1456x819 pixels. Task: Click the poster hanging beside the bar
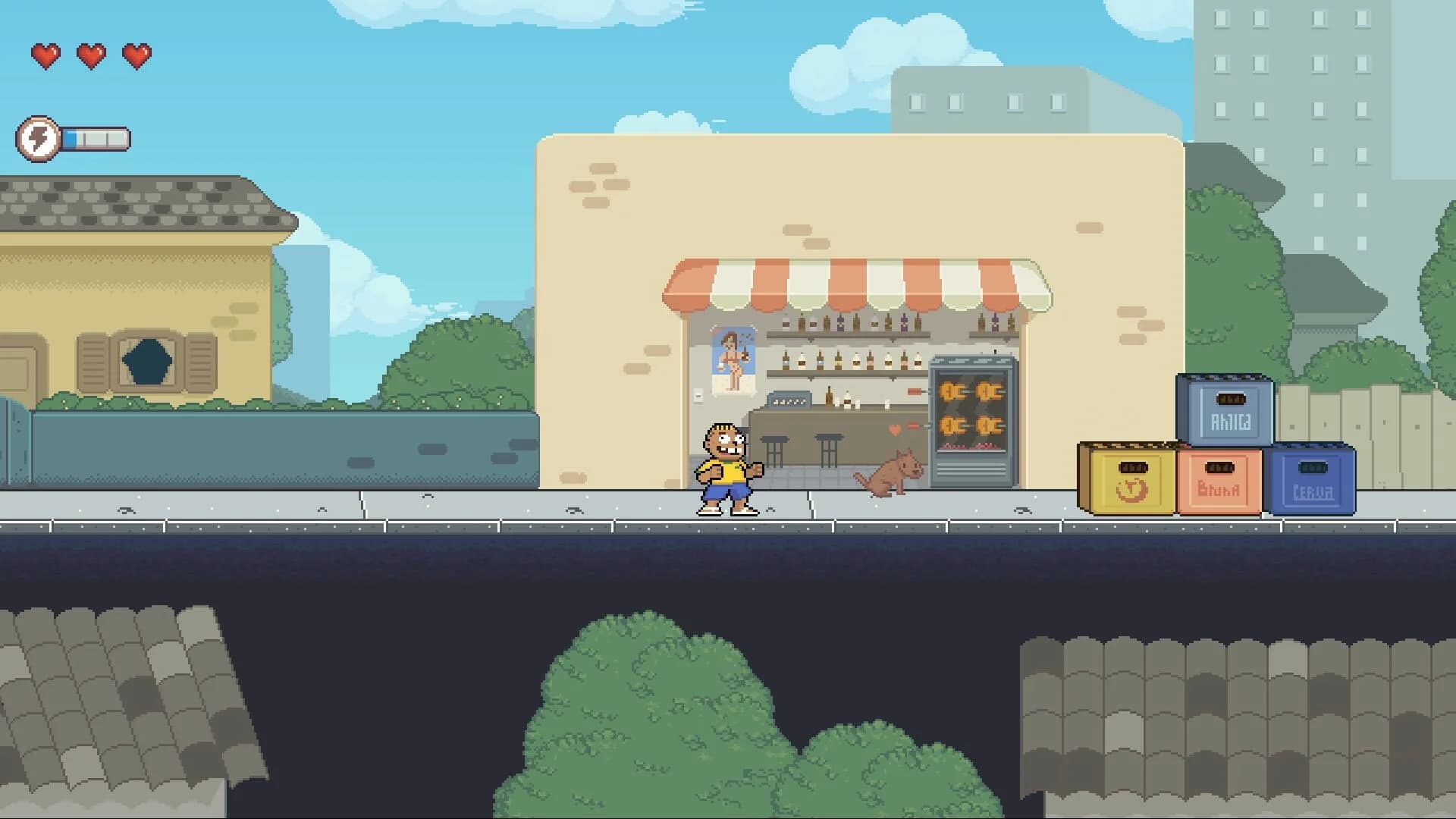732,356
